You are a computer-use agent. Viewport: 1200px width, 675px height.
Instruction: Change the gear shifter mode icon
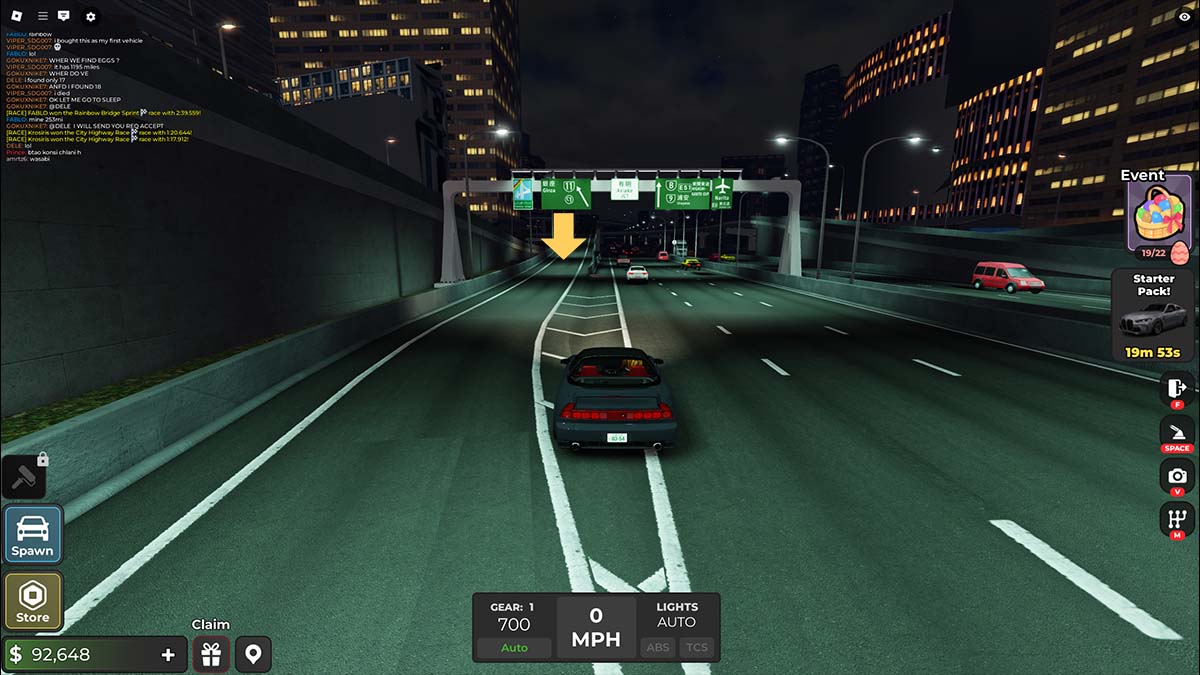coord(1177,519)
